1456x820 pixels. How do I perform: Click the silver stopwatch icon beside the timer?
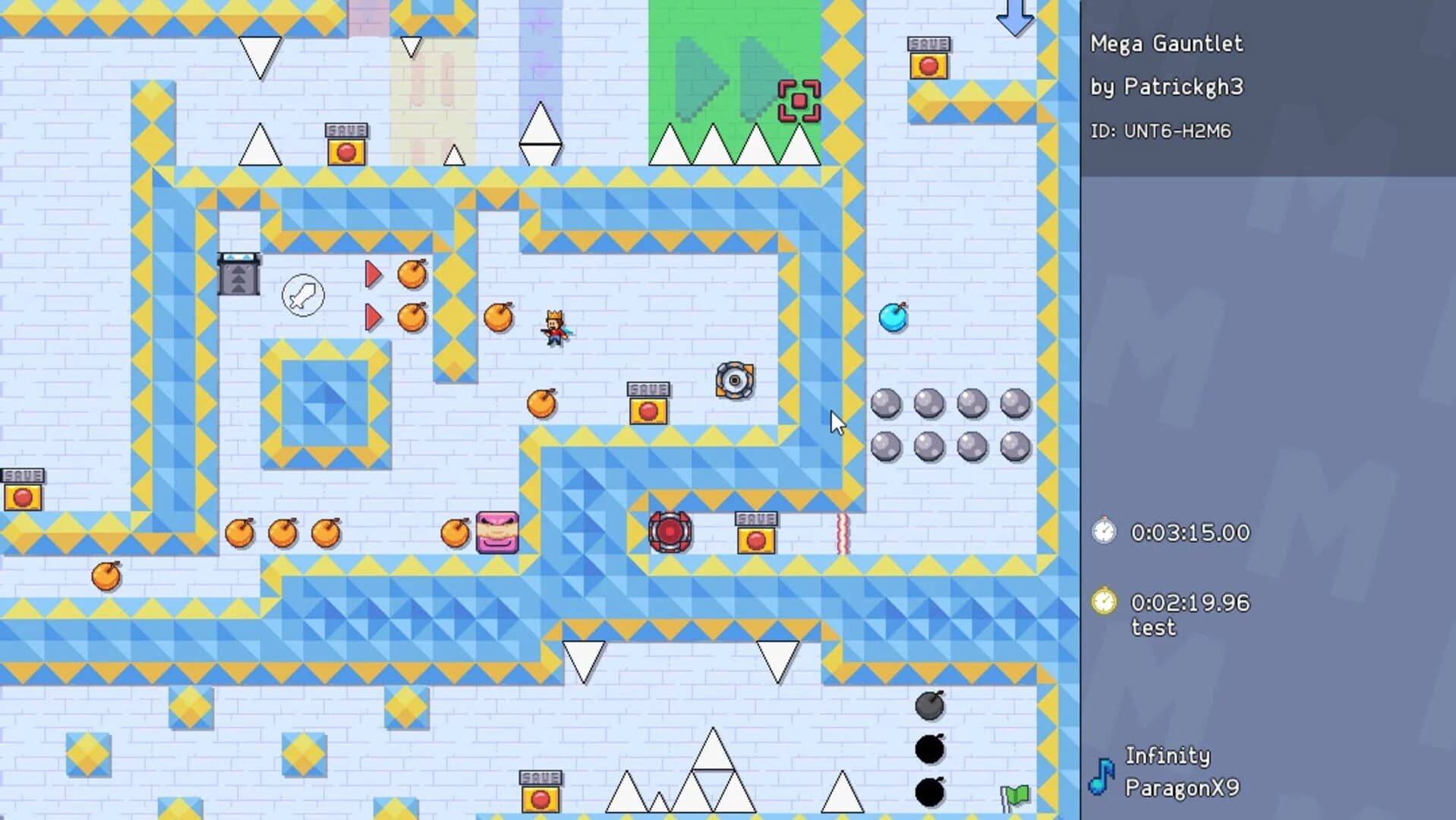click(1105, 531)
